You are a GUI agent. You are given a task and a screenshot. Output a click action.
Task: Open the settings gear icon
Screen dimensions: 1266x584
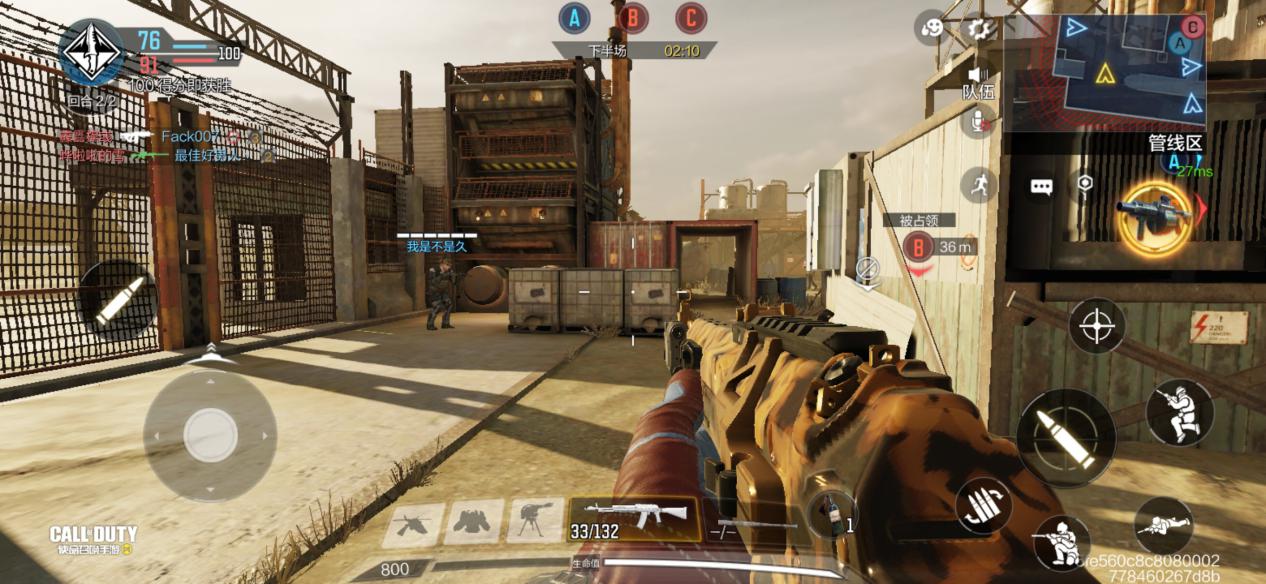pyautogui.click(x=981, y=28)
